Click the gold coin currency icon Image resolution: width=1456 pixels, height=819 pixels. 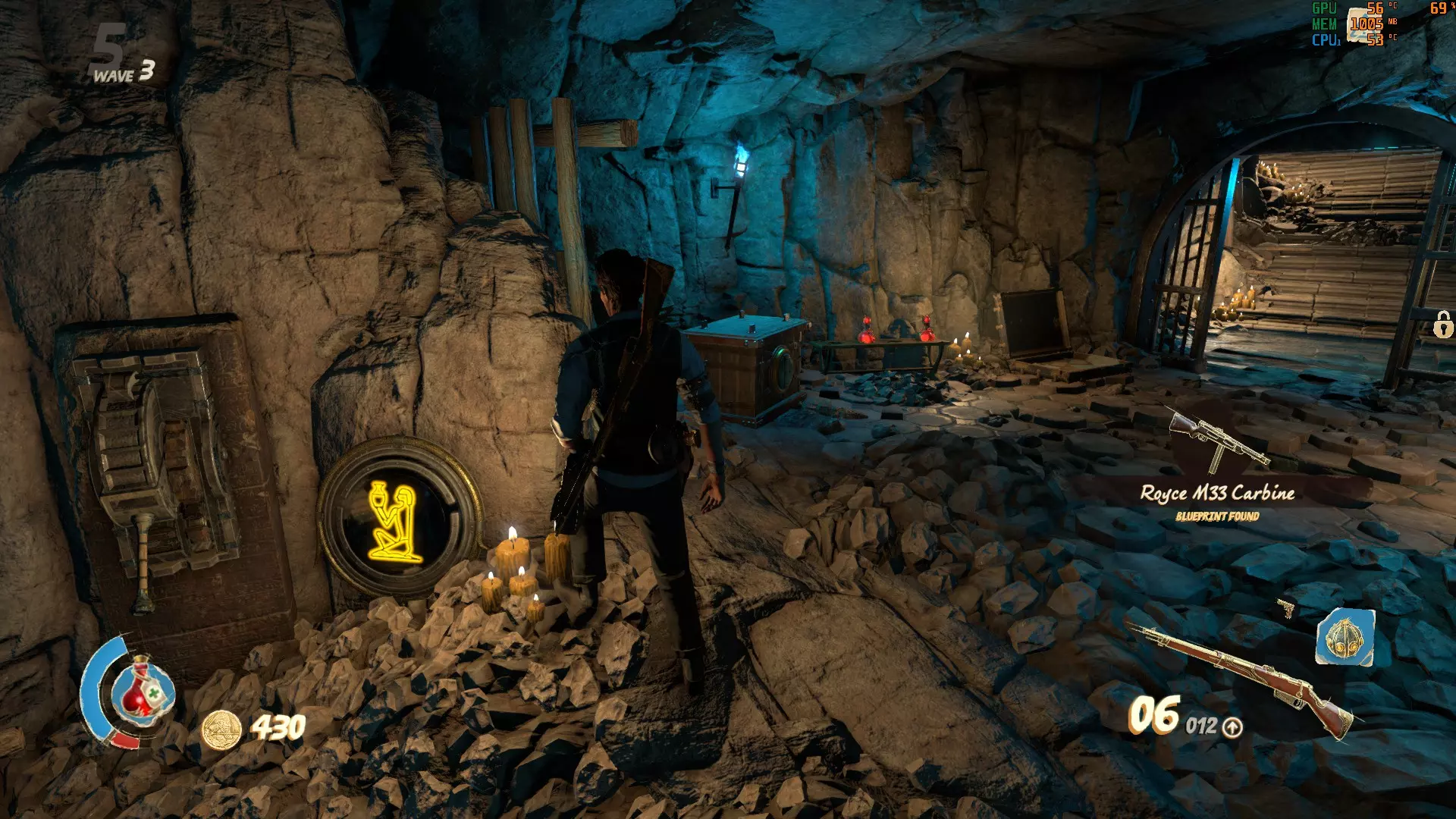point(221,730)
